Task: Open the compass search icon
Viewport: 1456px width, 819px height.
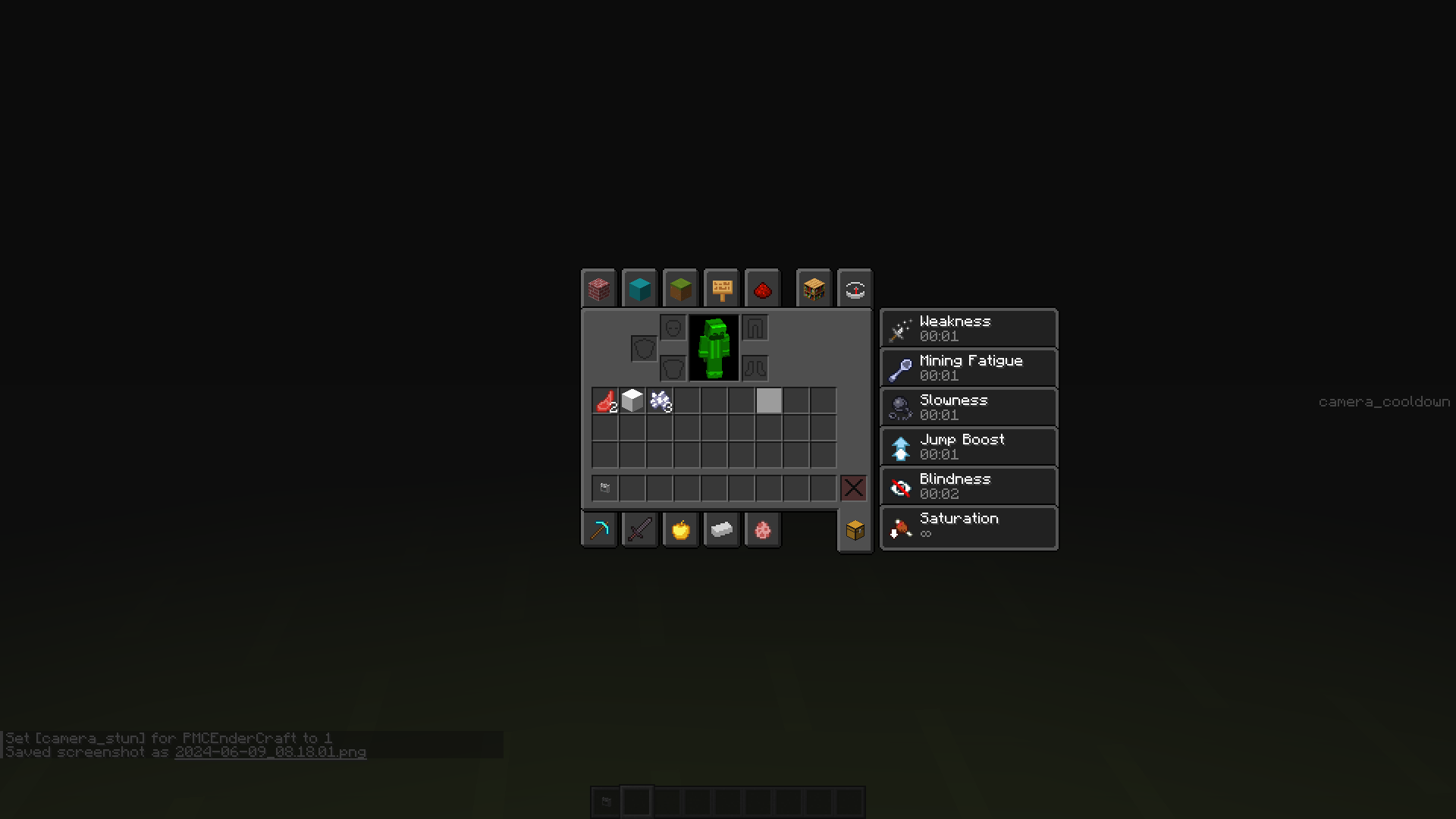Action: (855, 288)
